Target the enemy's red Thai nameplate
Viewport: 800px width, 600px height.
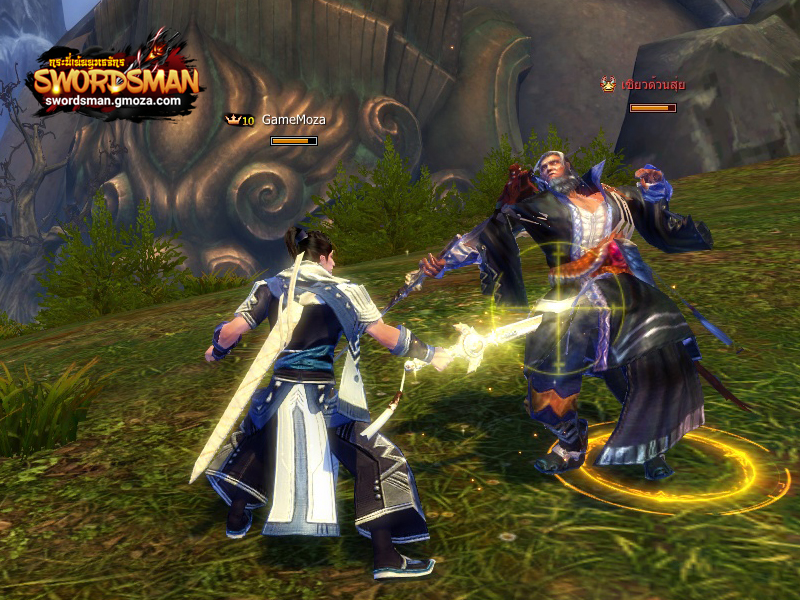(x=653, y=85)
